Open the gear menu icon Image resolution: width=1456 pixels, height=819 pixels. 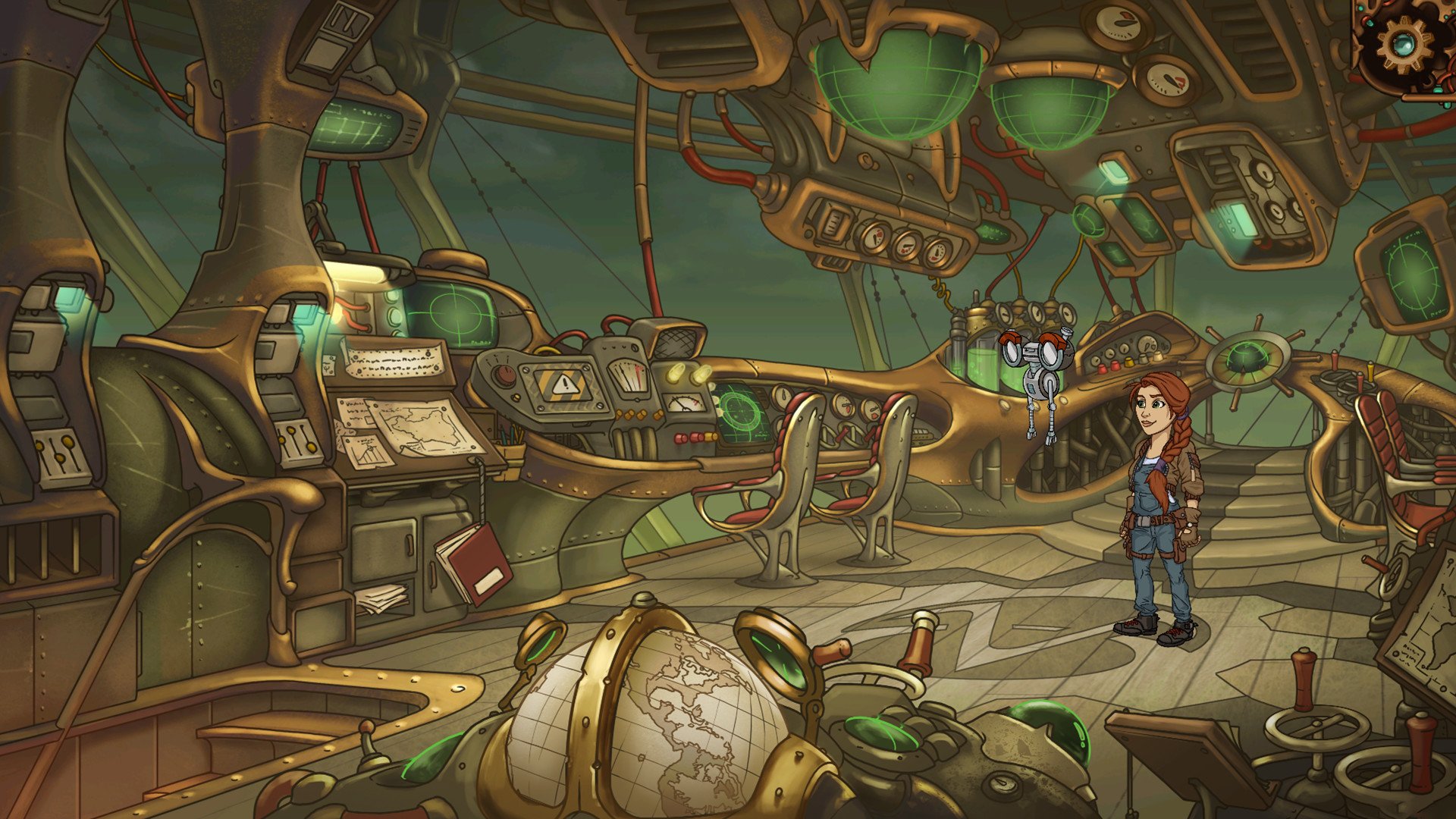(x=1405, y=43)
